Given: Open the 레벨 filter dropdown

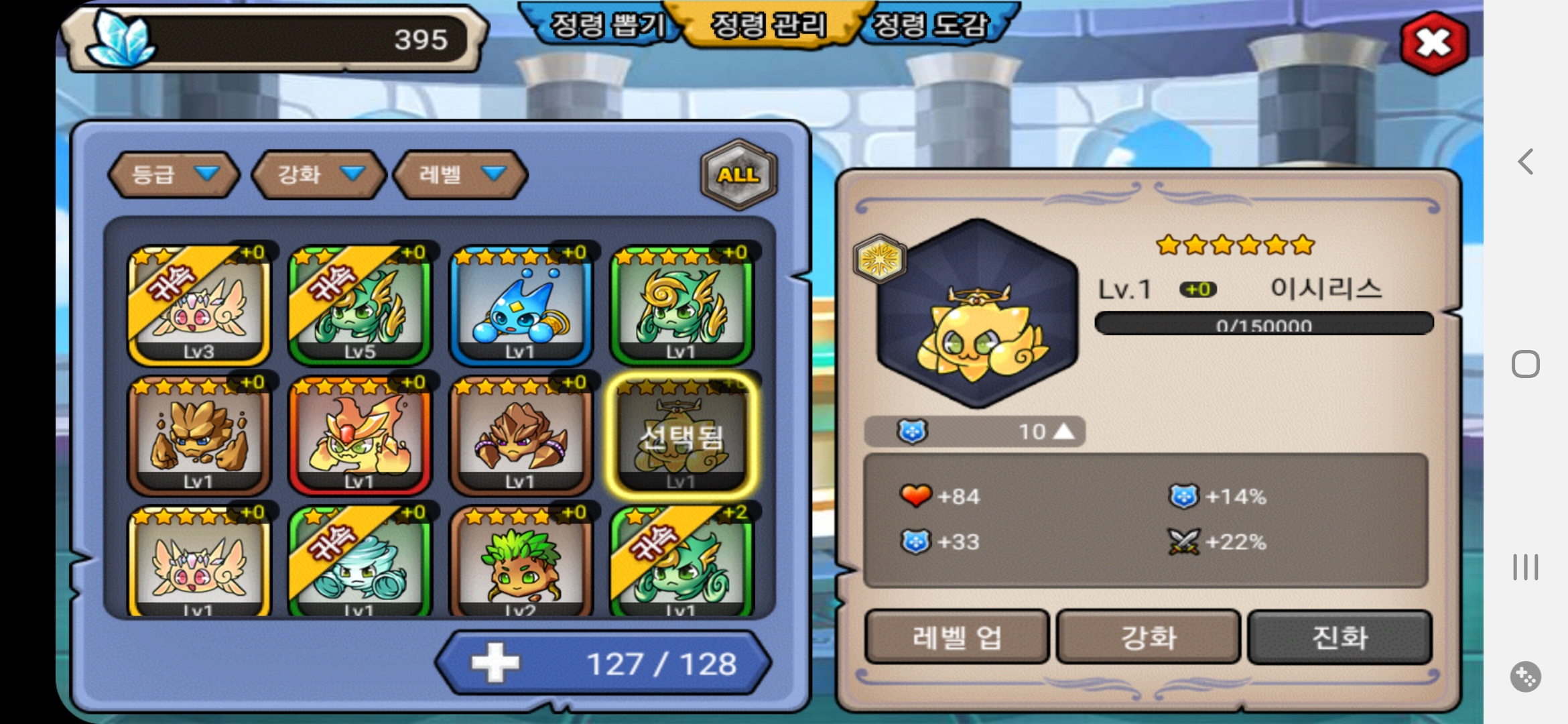Looking at the screenshot, I should pos(460,174).
